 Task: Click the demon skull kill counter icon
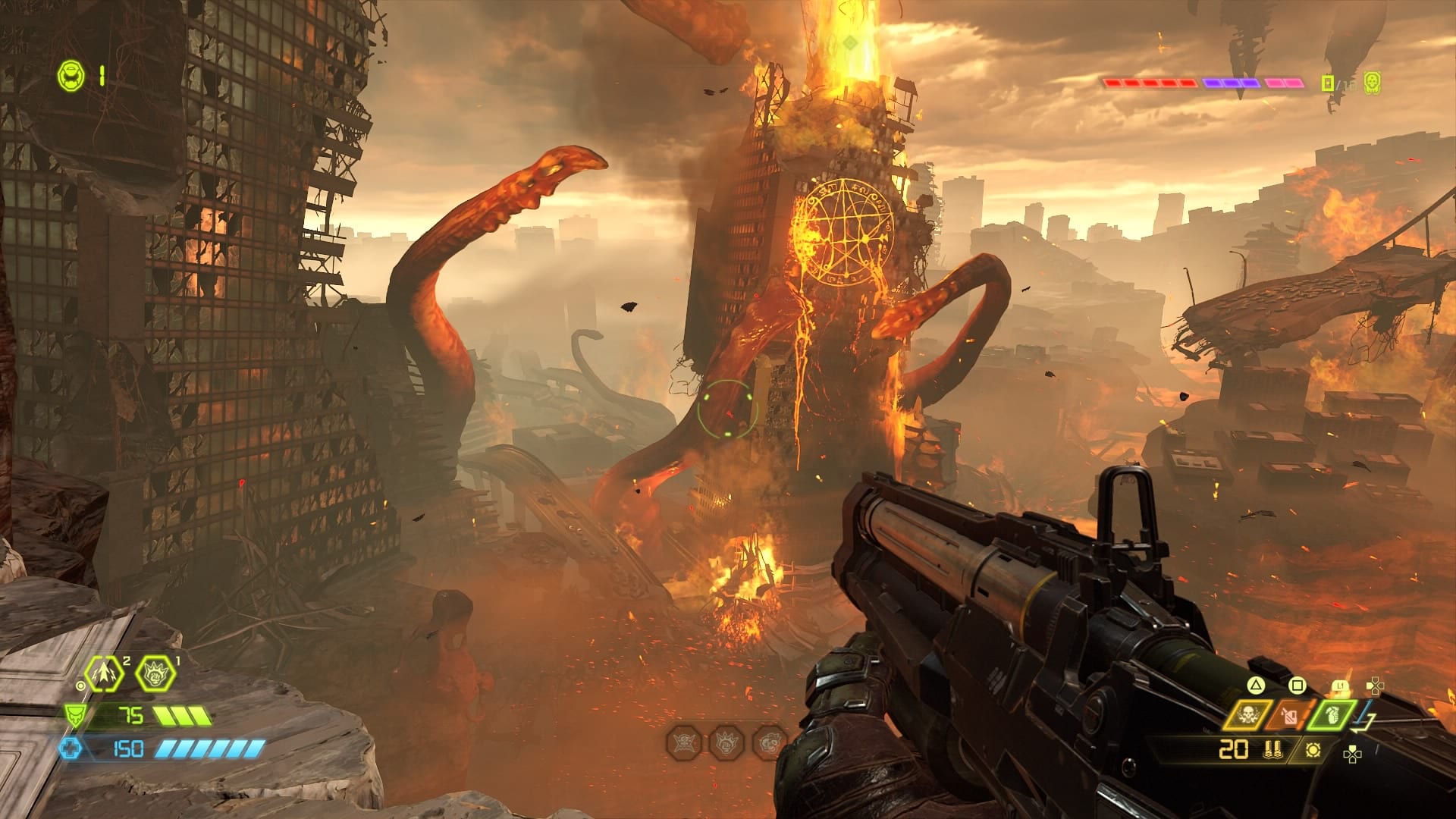tap(1372, 83)
